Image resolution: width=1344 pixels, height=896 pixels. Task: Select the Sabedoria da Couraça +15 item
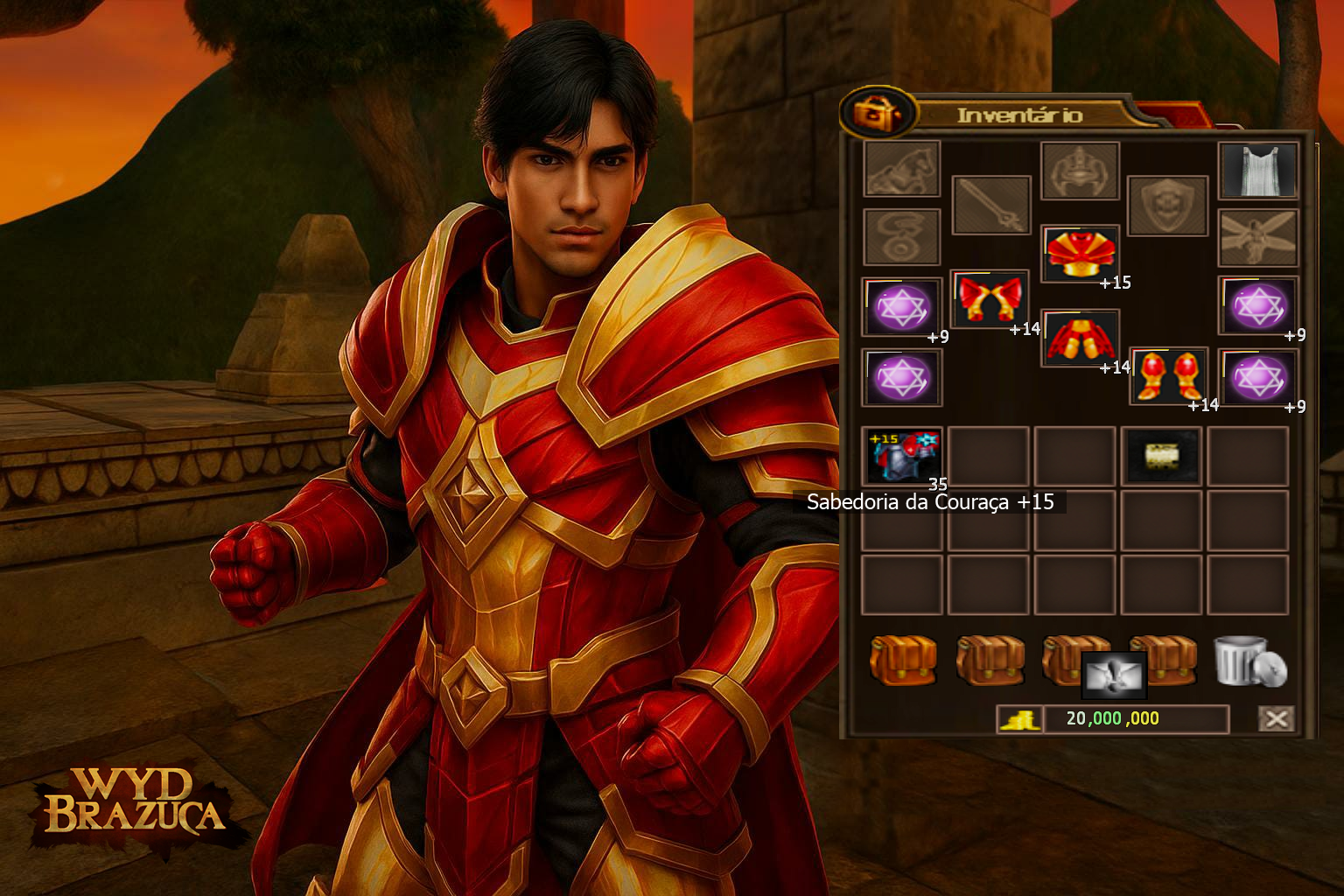[903, 455]
